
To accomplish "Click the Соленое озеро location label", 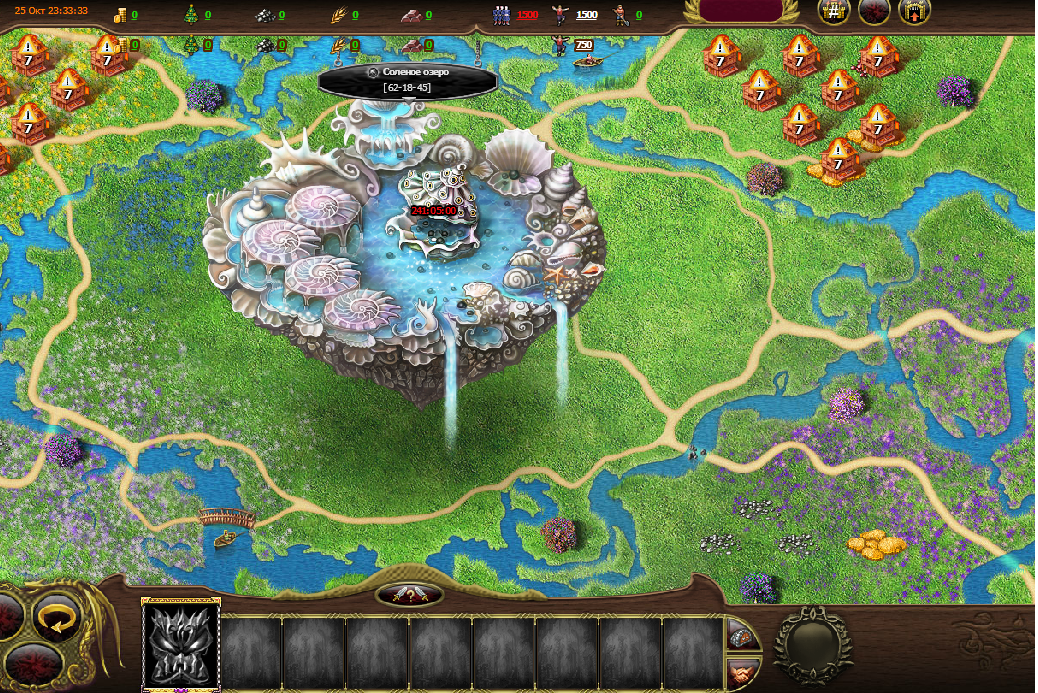I will (x=407, y=80).
